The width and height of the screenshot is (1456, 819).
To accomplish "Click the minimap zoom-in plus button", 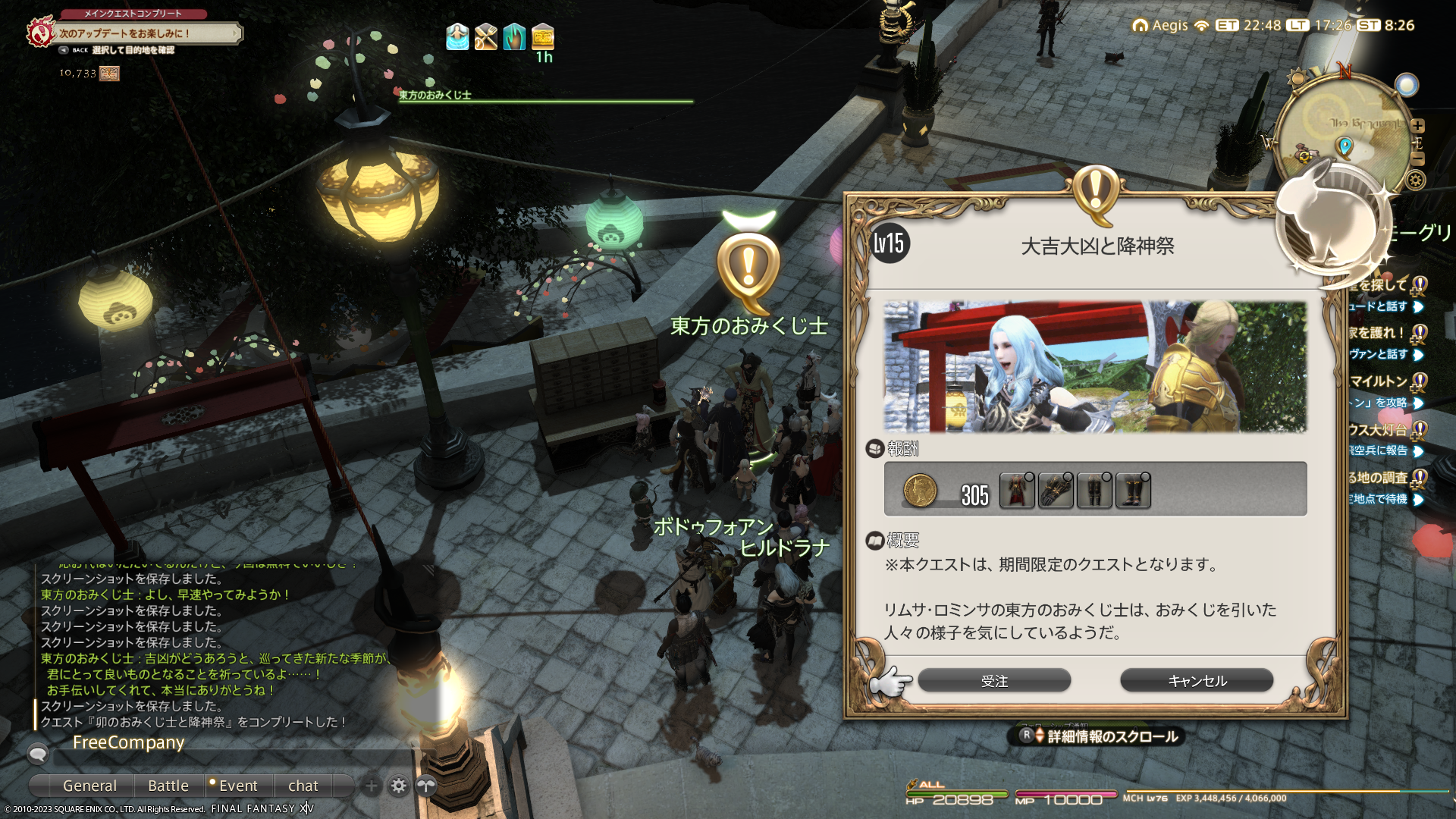I will pos(1418,126).
